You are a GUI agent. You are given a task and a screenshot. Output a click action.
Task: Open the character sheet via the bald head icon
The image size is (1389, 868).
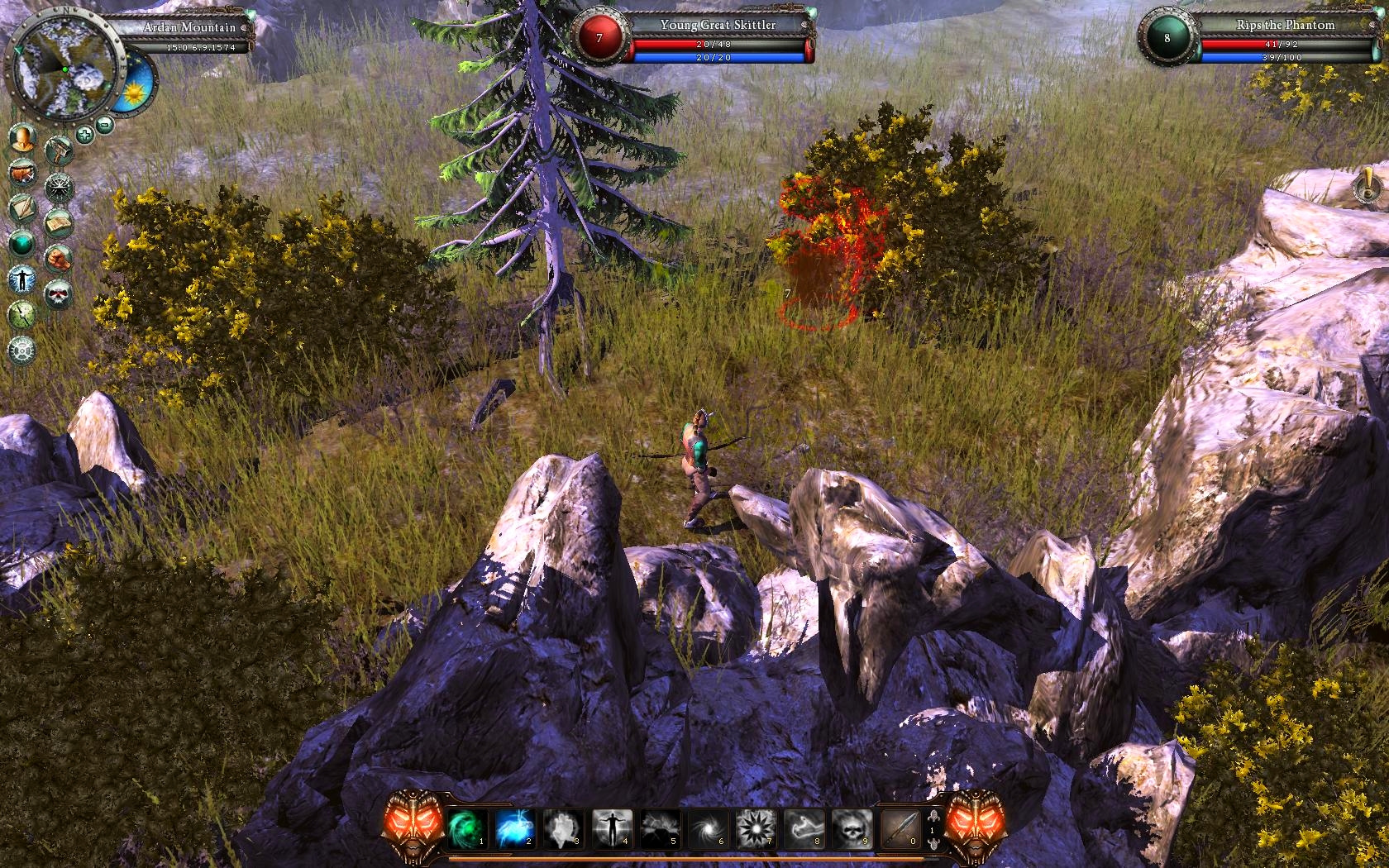coord(22,138)
